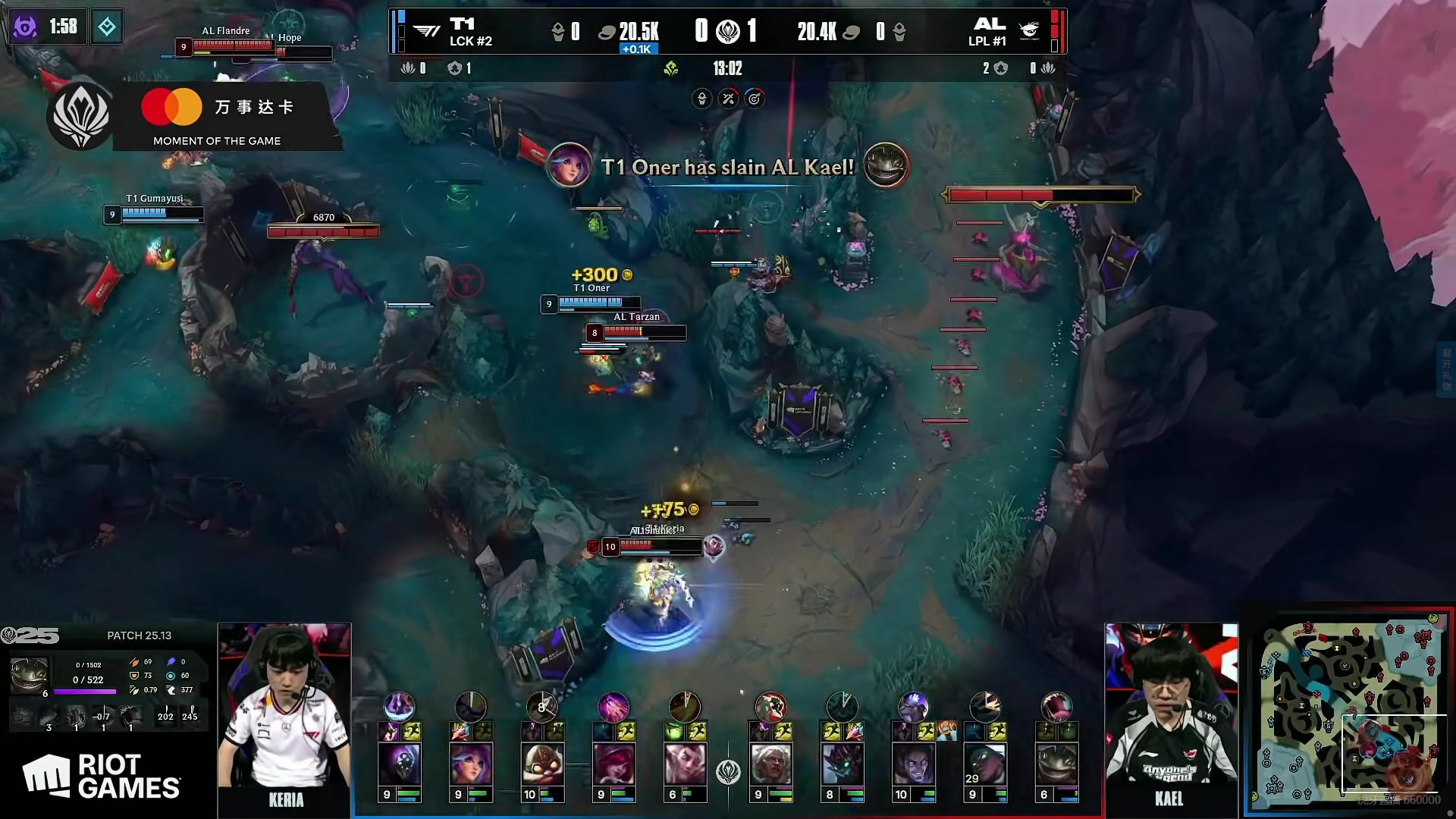Click the purple void monster timer icon
Image resolution: width=1456 pixels, height=819 pixels.
click(x=25, y=27)
